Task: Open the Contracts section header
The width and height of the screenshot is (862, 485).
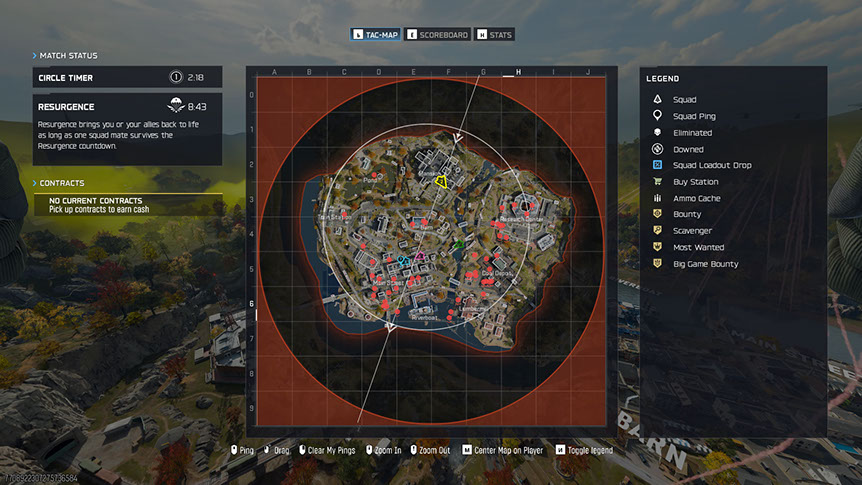Action: pyautogui.click(x=62, y=184)
